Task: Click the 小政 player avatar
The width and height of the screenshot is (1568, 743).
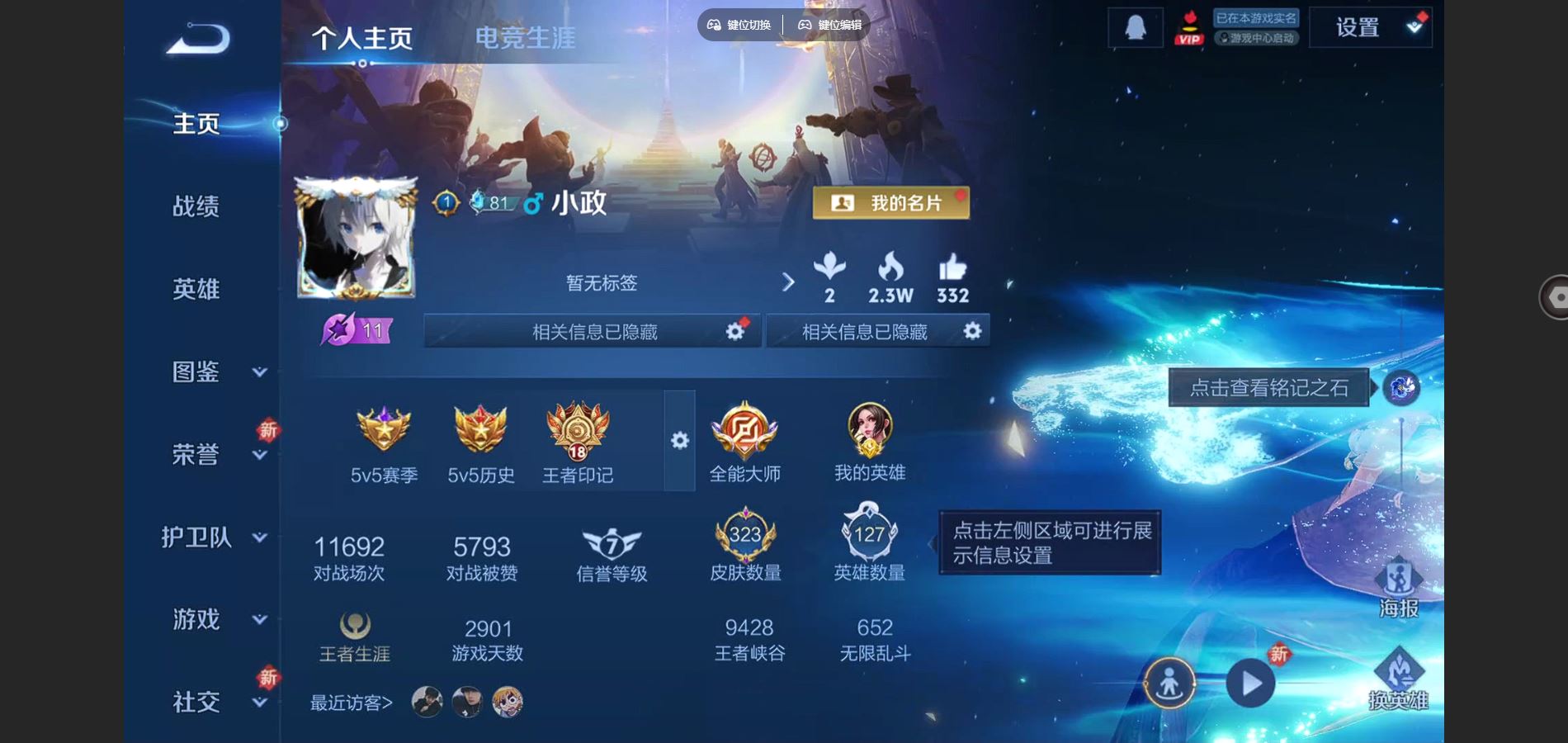Action: pos(357,235)
